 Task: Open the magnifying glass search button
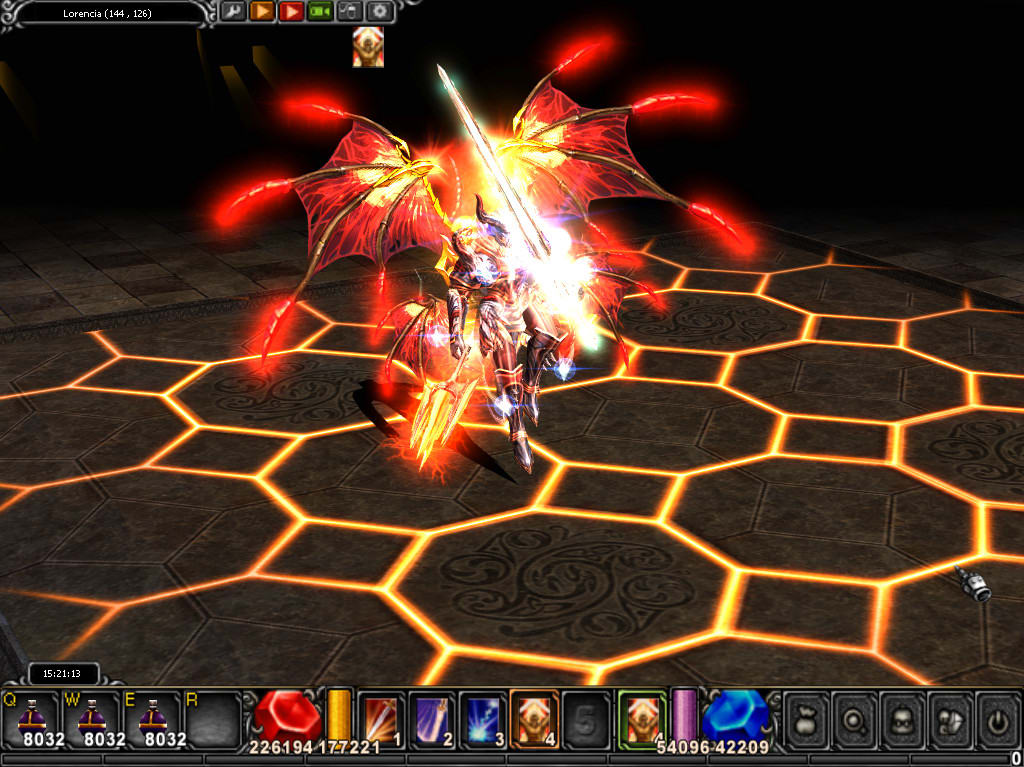click(x=854, y=719)
